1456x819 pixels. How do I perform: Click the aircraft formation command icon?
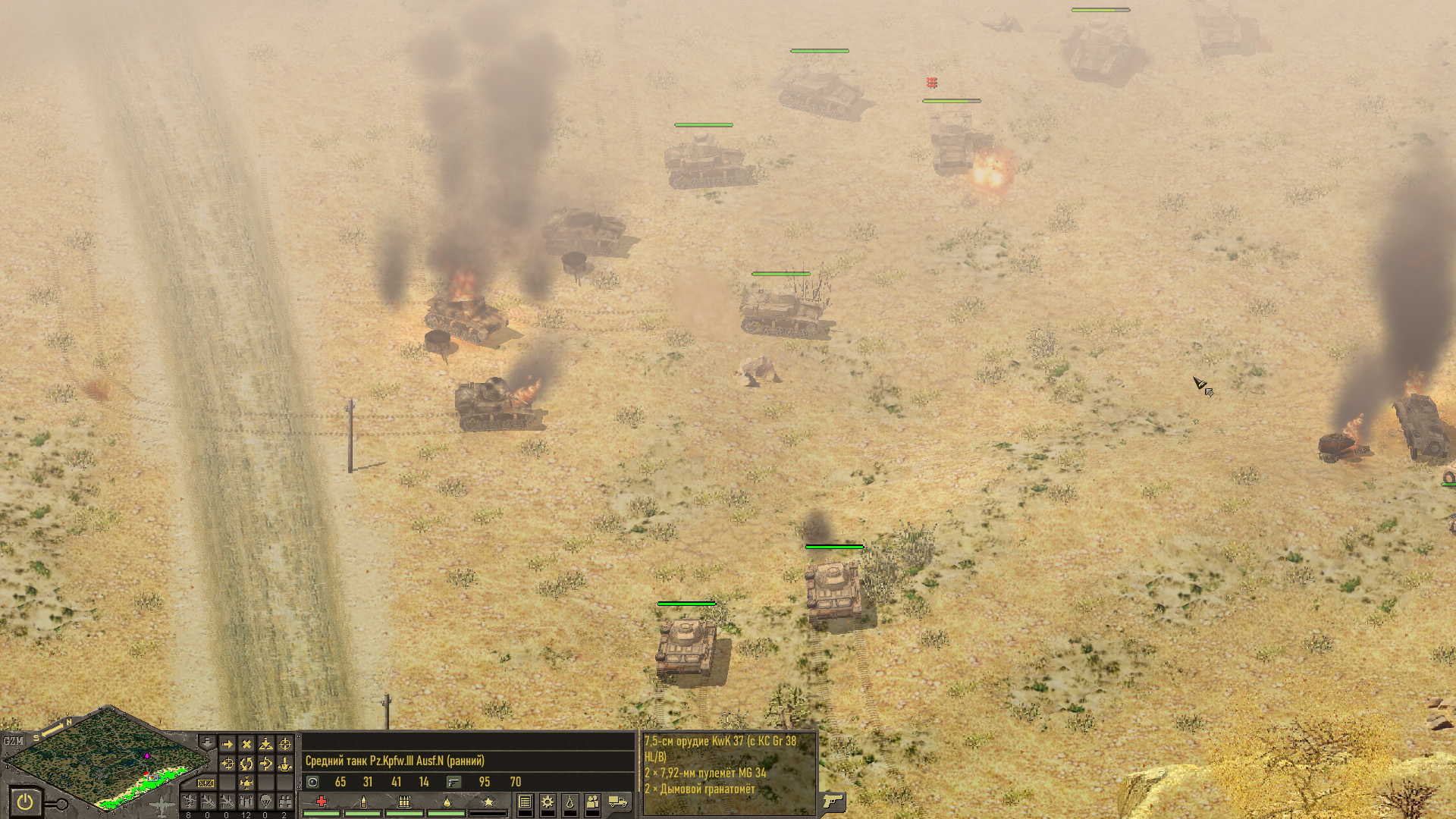(246, 783)
